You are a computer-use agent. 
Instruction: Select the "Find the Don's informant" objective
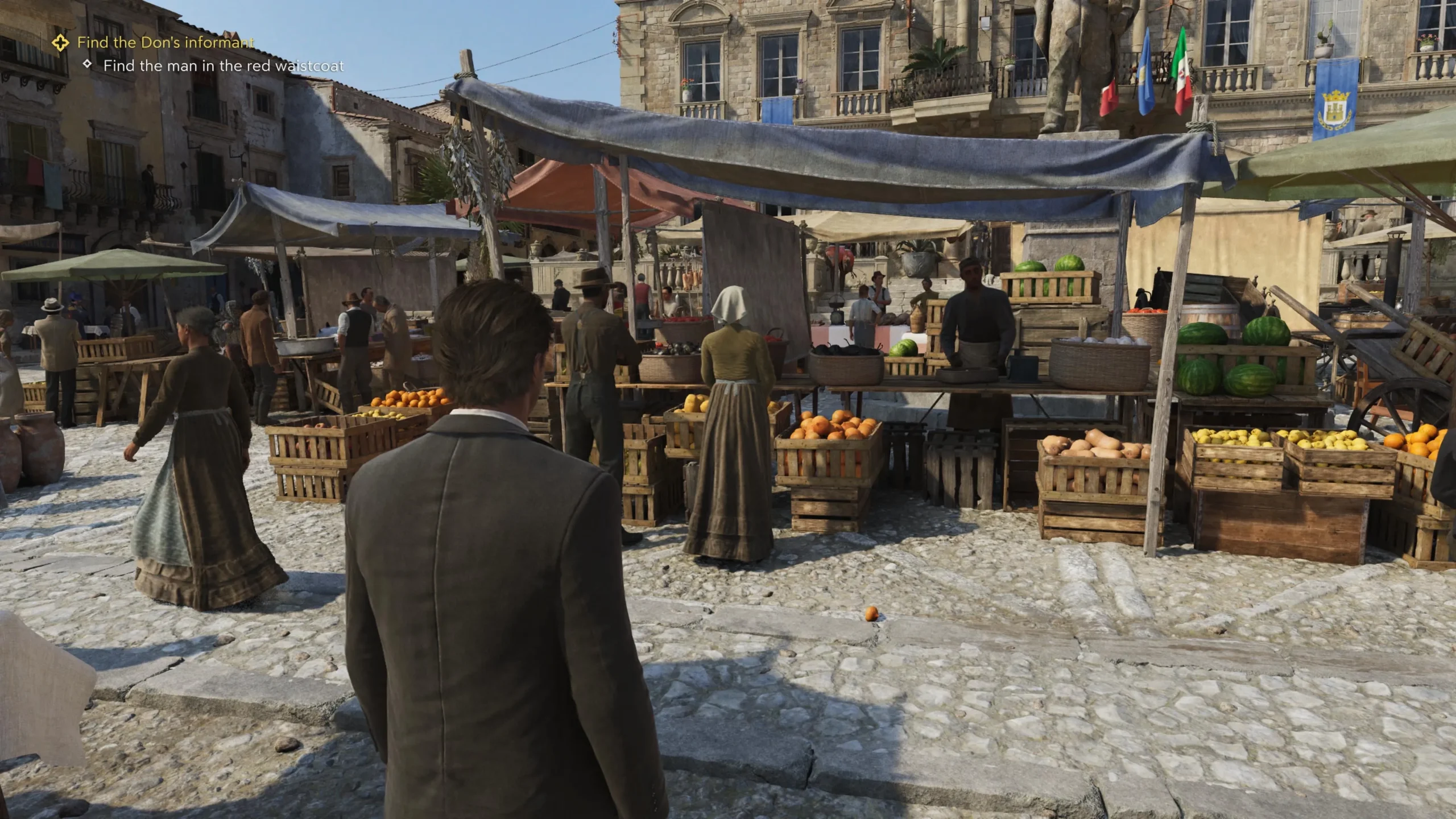[x=166, y=42]
